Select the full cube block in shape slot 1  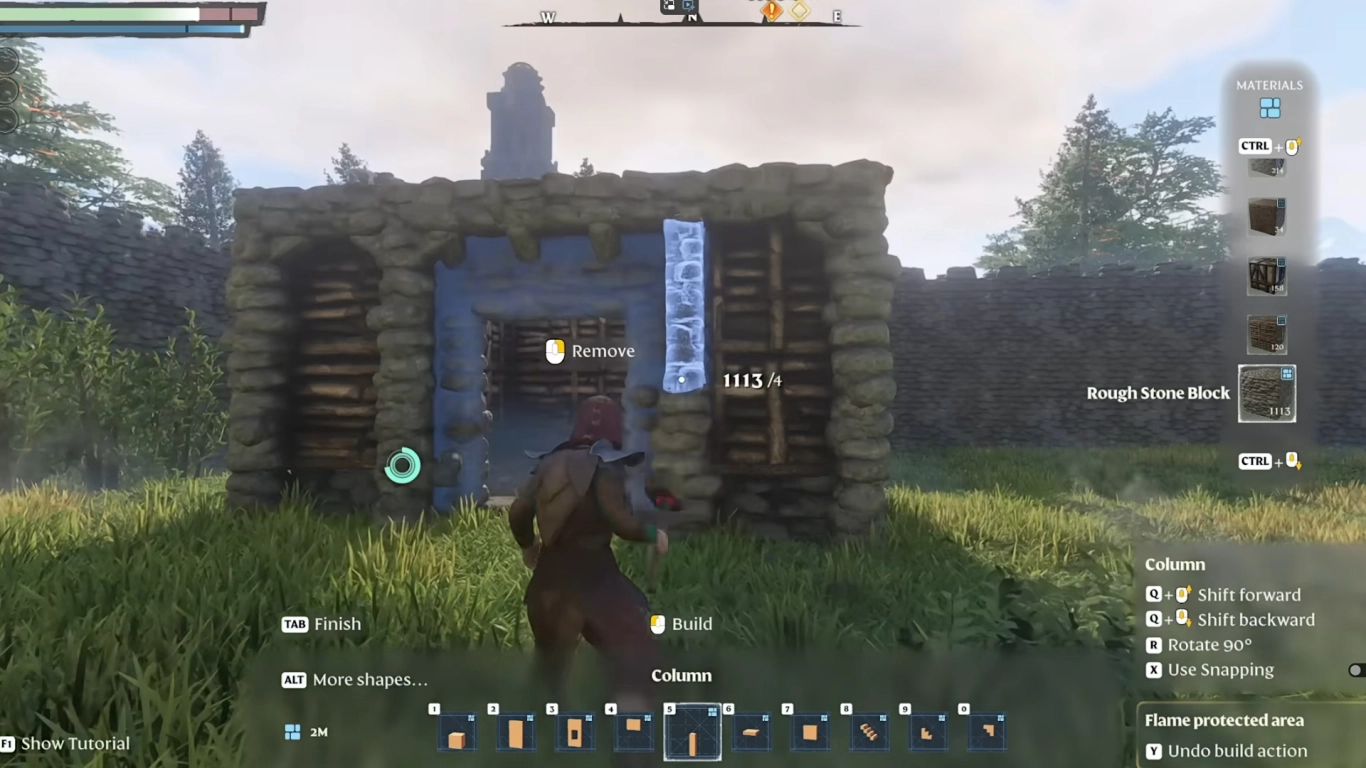(457, 732)
